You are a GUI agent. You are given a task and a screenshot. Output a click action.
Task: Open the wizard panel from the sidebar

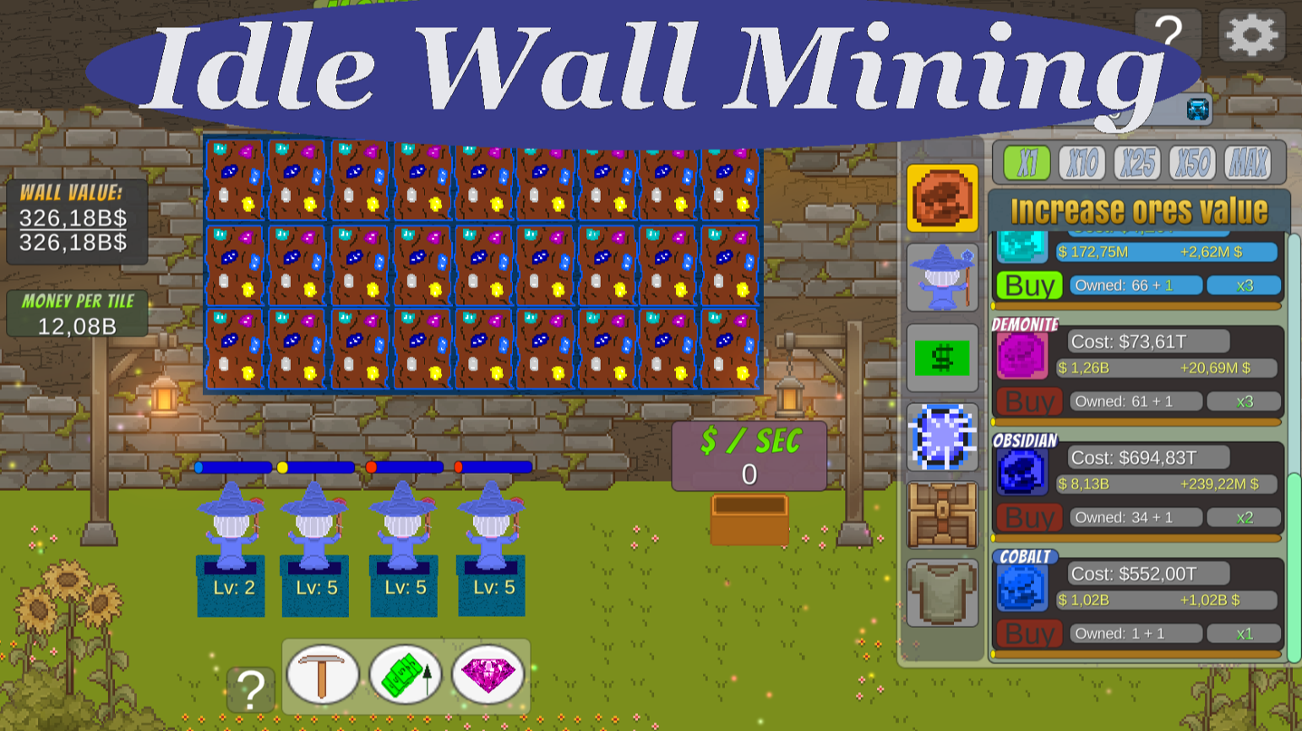(941, 278)
